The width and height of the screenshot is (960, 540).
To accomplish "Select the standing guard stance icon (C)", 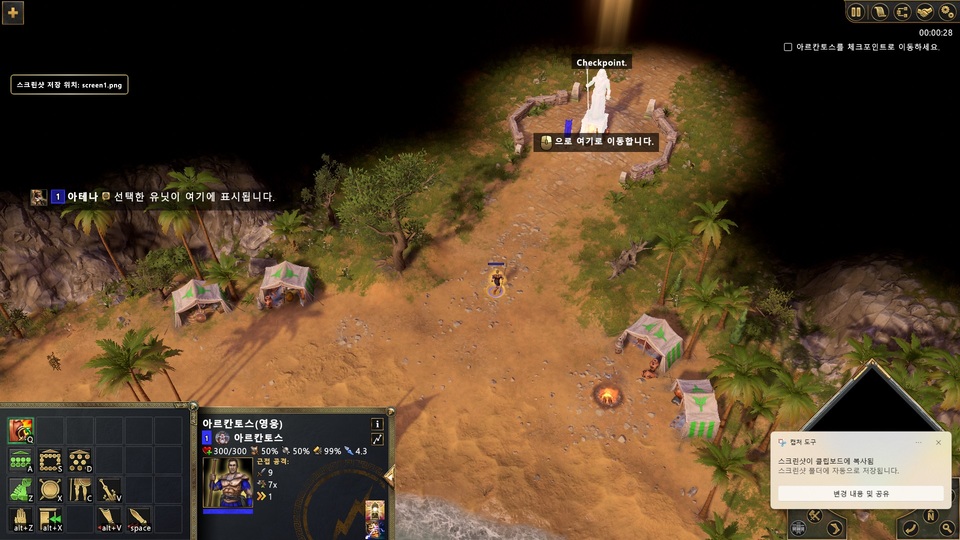I will tap(81, 490).
